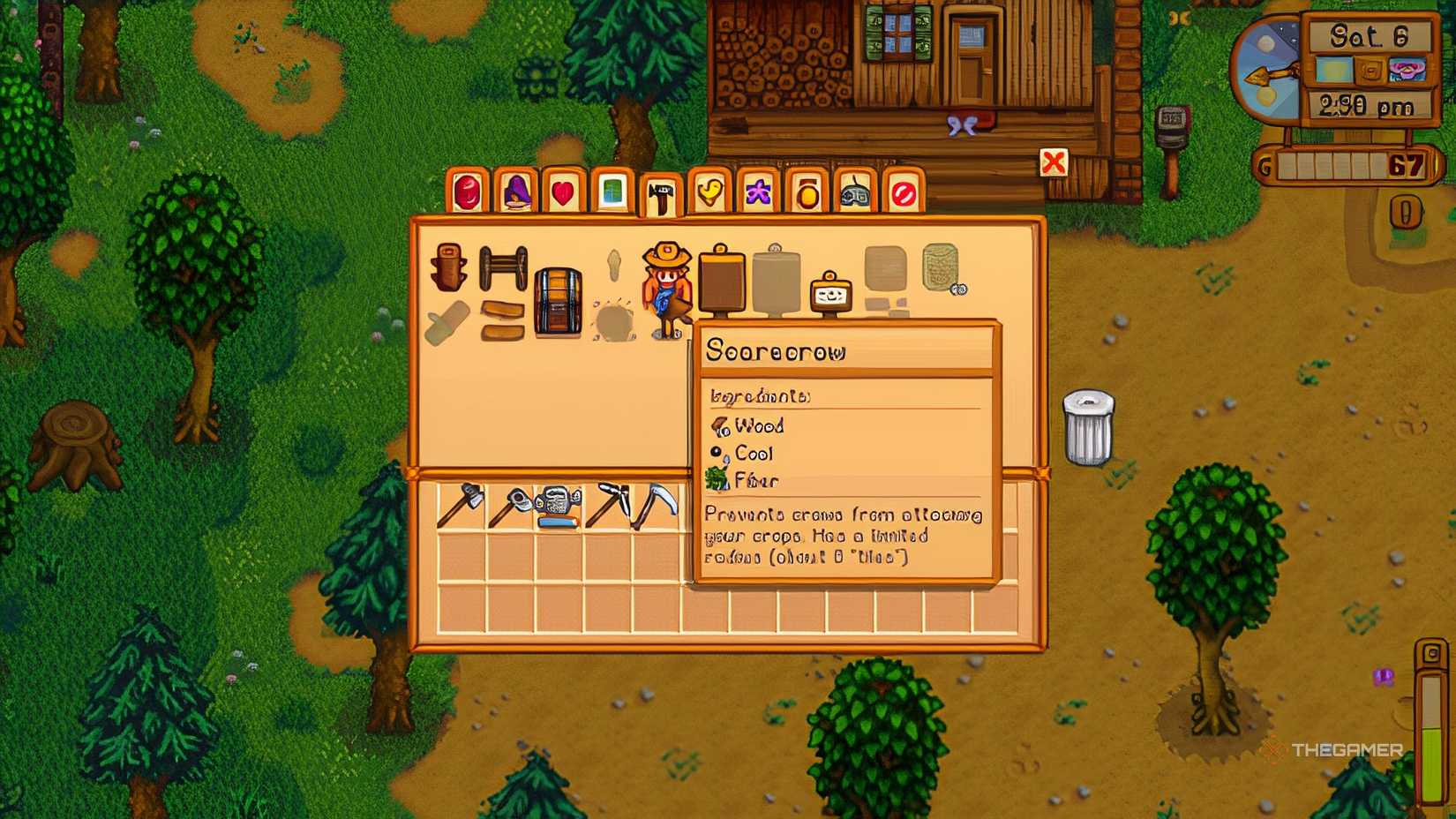Select the furnace recipe in the crafting grid

click(x=722, y=282)
